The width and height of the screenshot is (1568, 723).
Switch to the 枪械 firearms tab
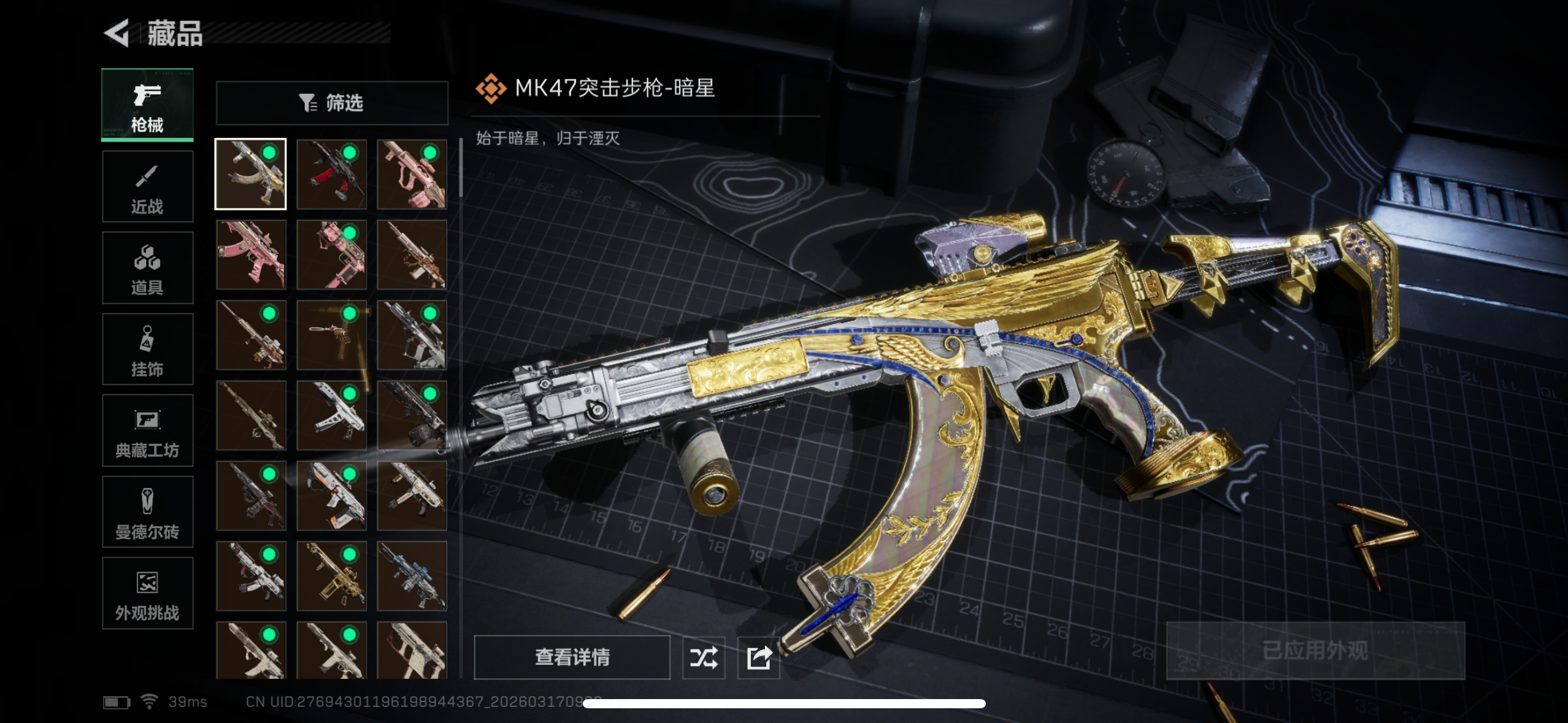tap(147, 105)
